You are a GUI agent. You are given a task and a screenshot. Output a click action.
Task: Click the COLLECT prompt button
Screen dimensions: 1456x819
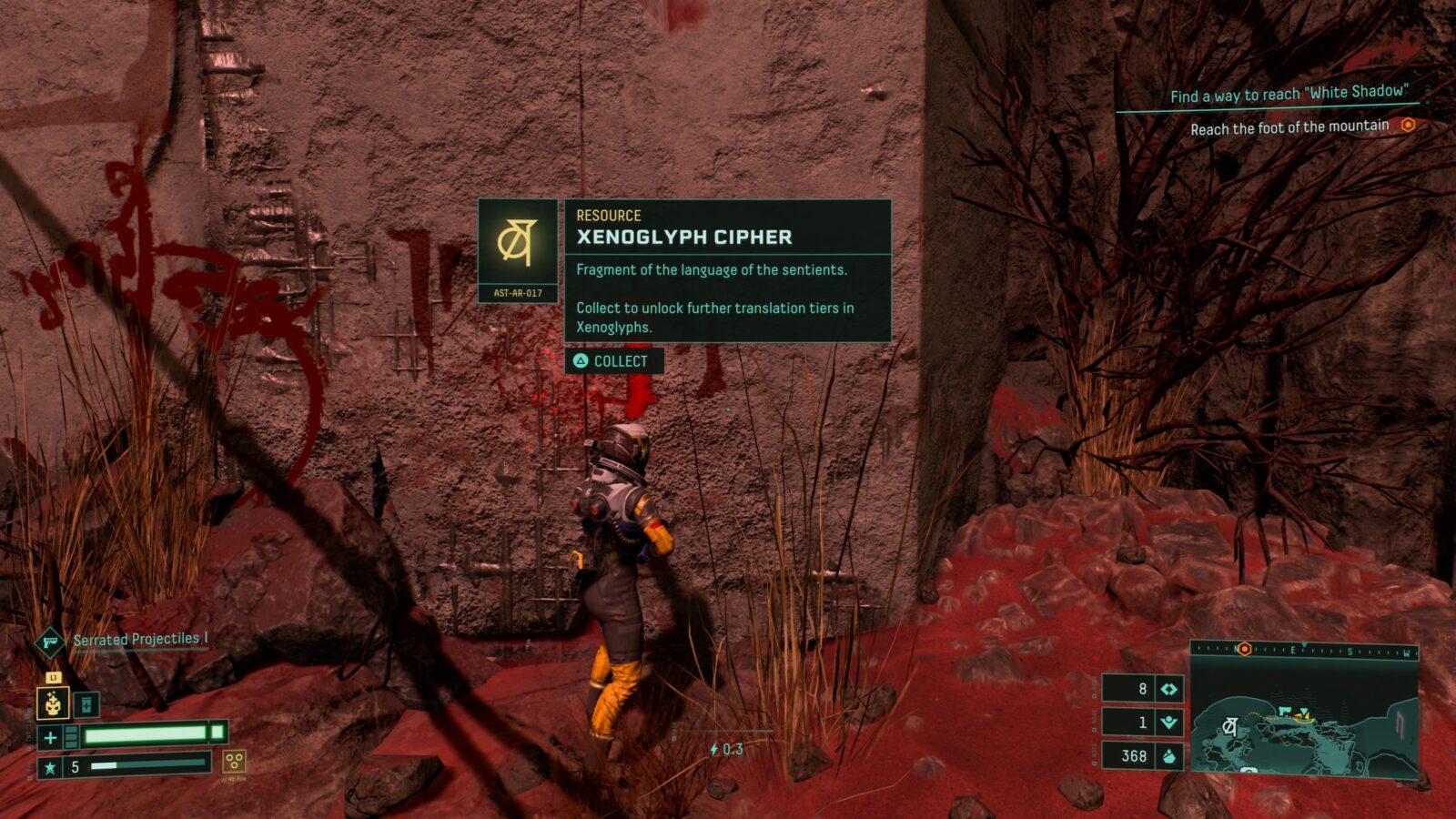point(613,361)
